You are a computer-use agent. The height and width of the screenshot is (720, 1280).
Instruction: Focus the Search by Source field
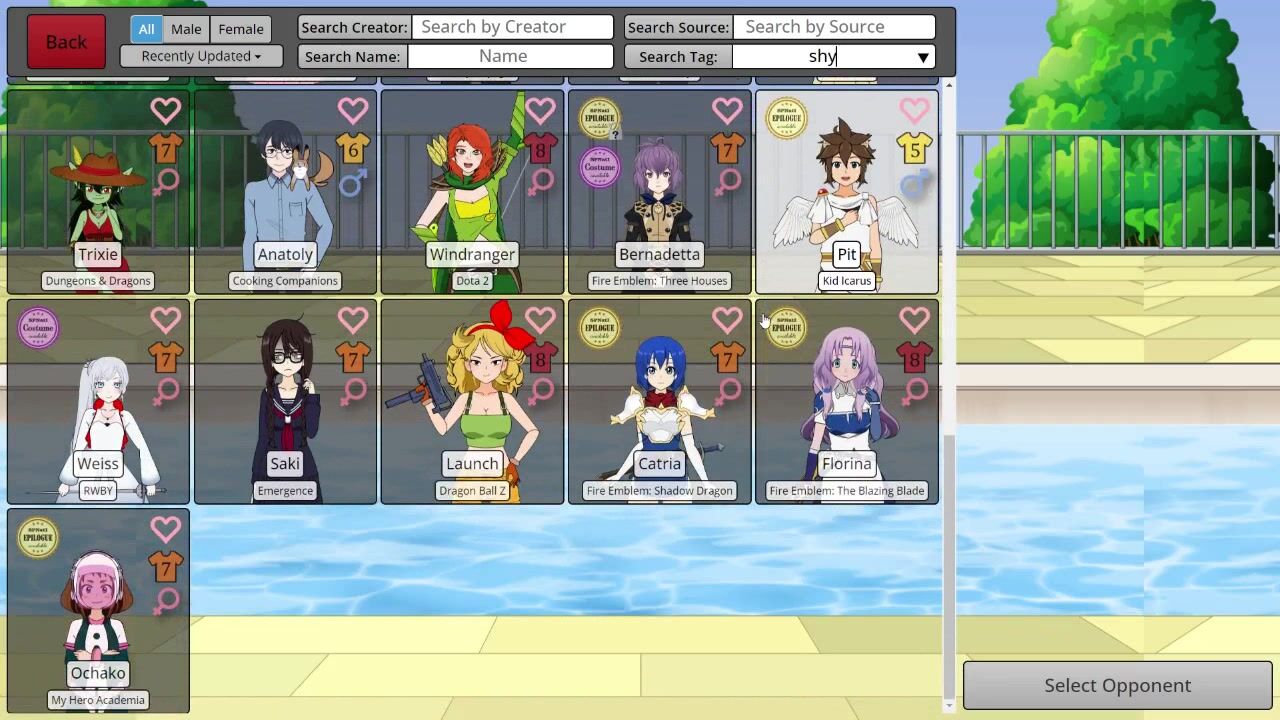(834, 27)
